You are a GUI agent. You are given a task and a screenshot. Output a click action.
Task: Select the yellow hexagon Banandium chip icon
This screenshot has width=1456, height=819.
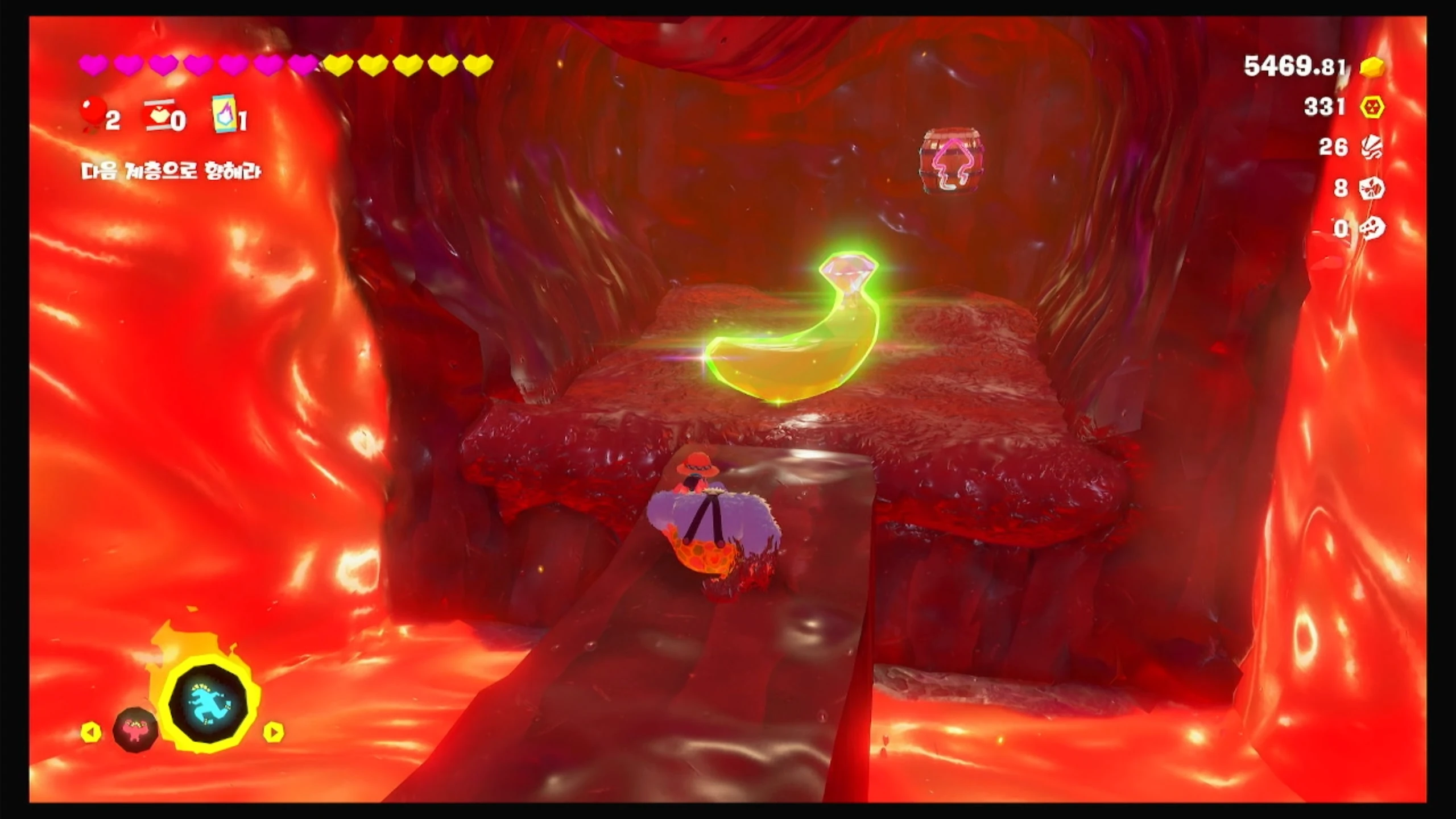coord(1372,107)
